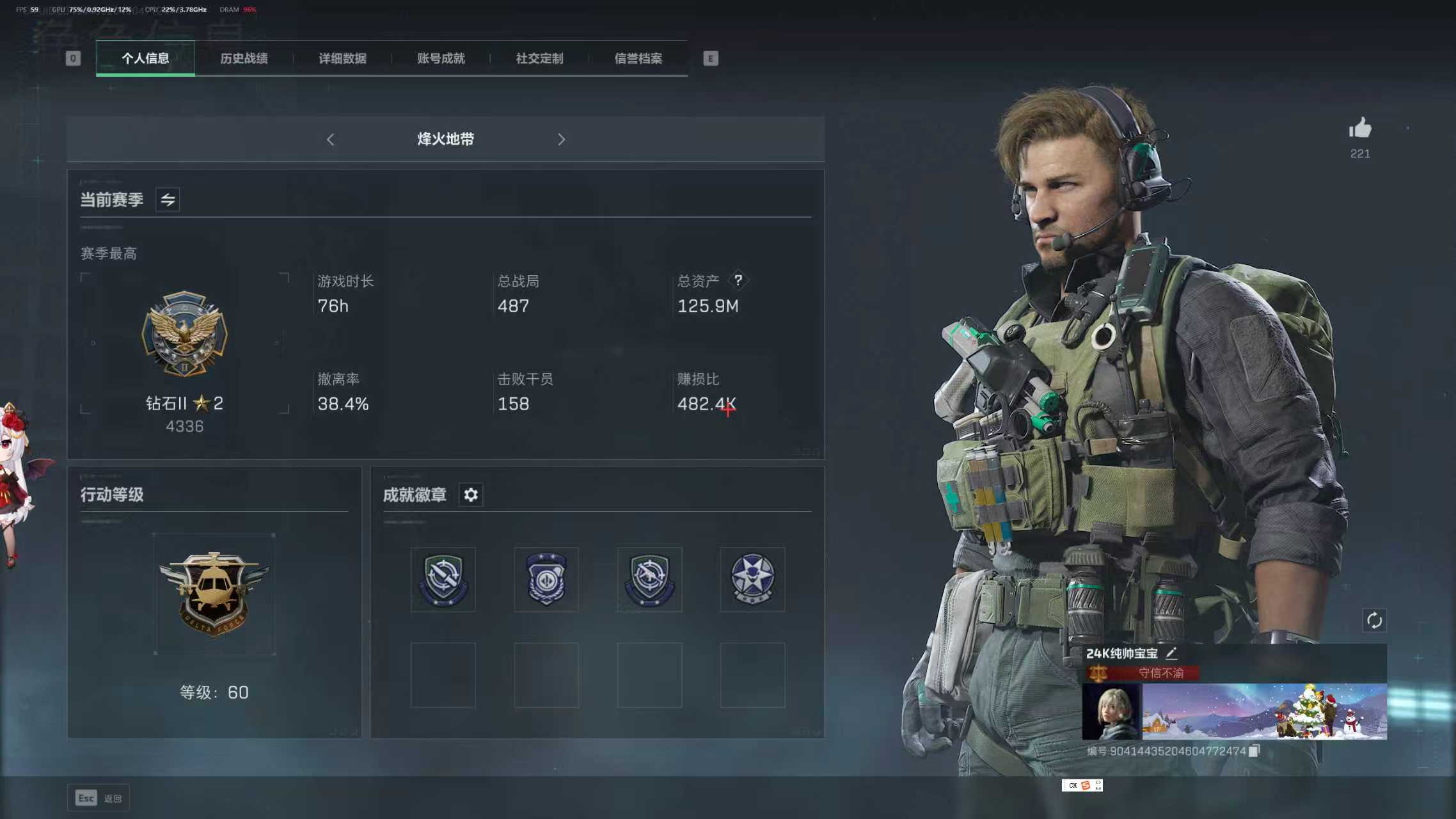Image resolution: width=1456 pixels, height=819 pixels.
Task: Open the 信誉档案 tab
Action: (638, 58)
